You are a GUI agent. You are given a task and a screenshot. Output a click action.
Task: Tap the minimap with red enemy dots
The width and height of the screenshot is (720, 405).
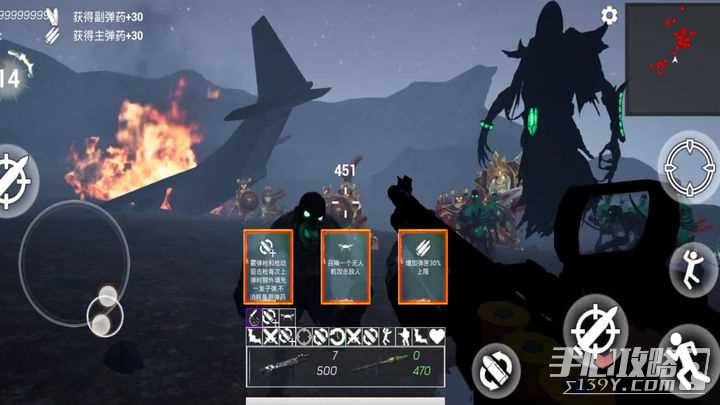(x=671, y=44)
